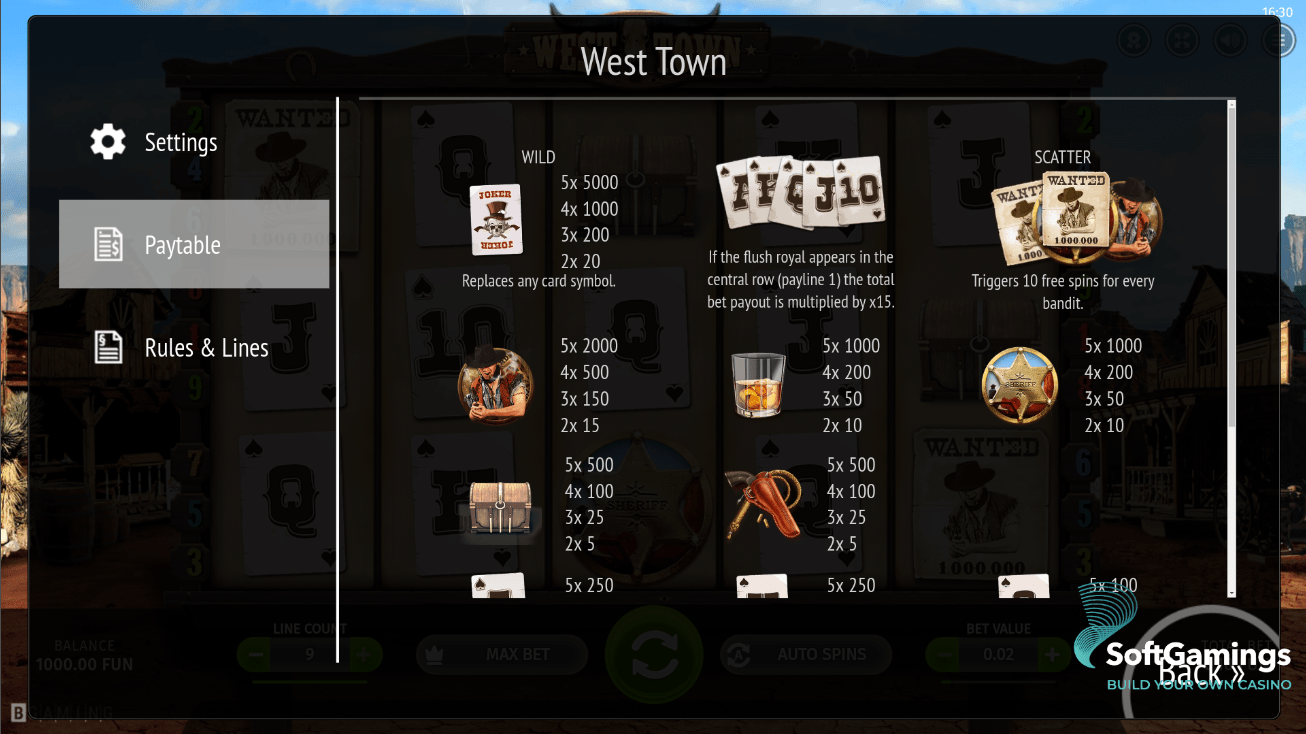
Task: Open the hamburger menu at top right
Action: [x=1278, y=40]
